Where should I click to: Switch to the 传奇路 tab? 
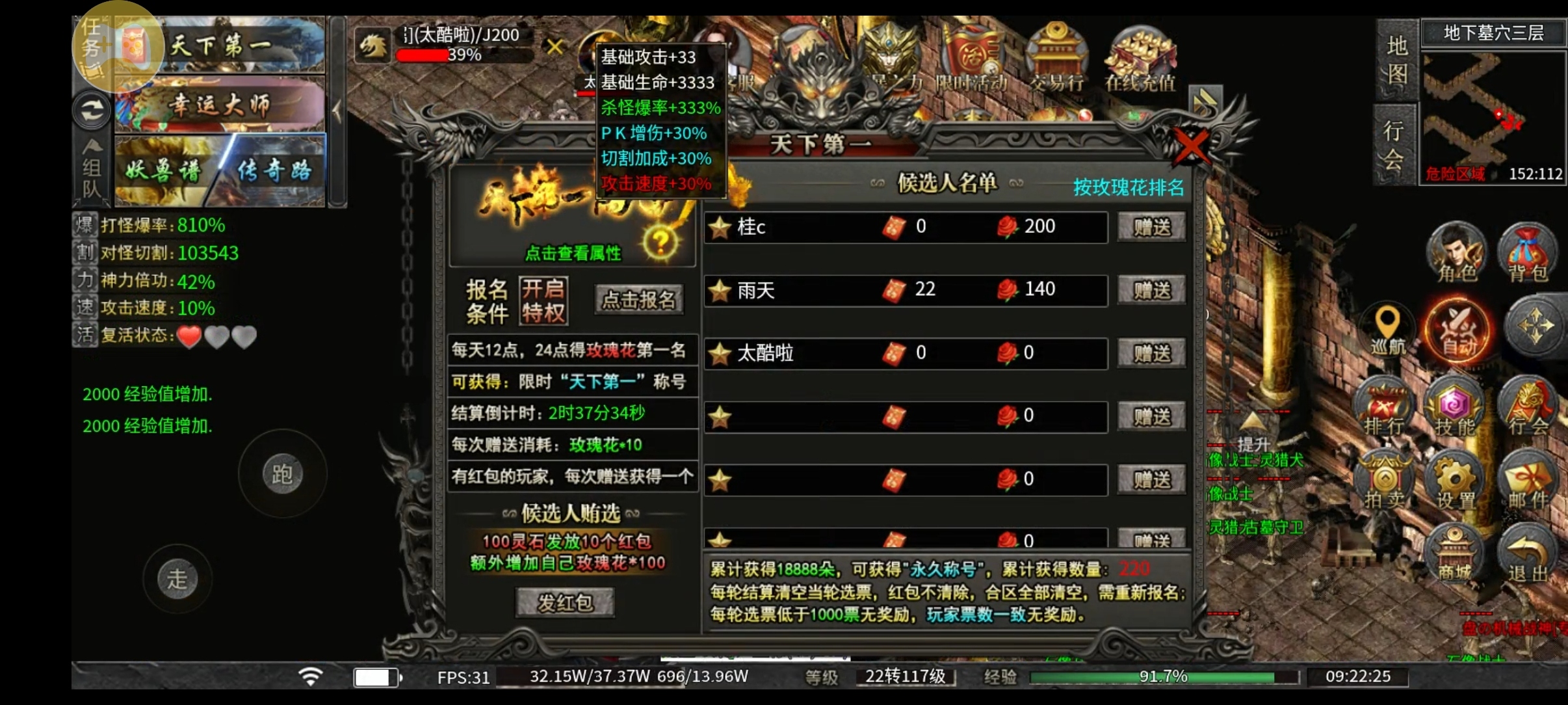[276, 170]
